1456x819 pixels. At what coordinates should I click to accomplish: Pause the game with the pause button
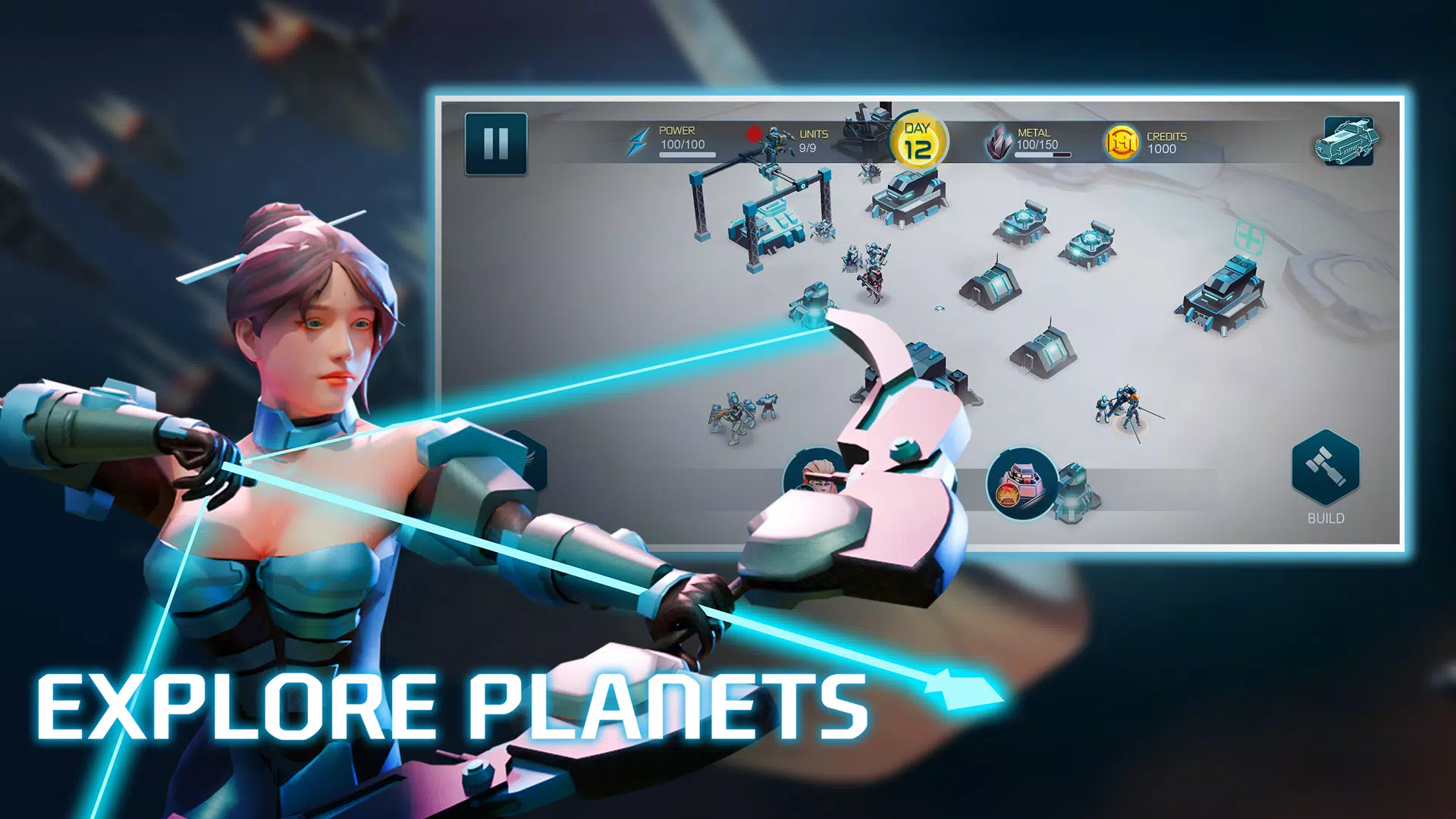pos(495,141)
